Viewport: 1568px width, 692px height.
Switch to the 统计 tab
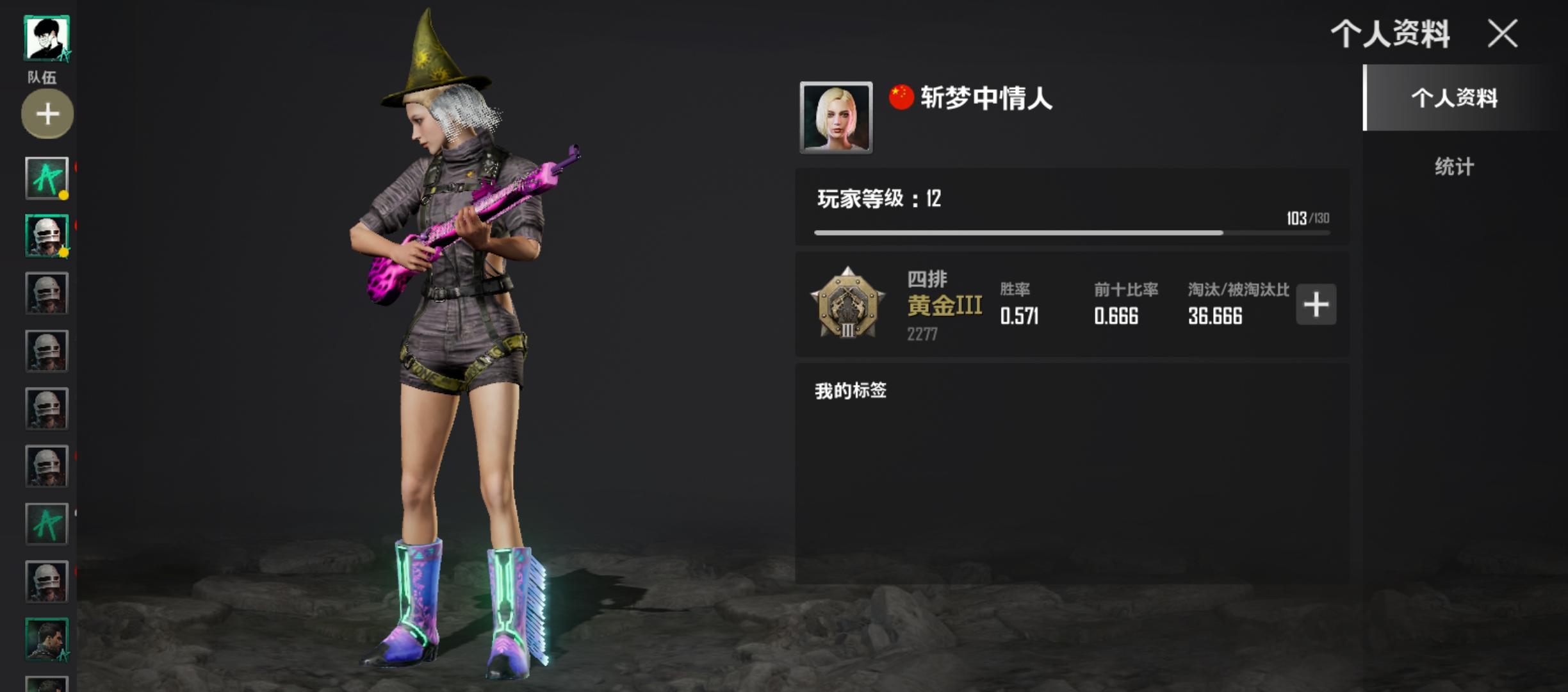(x=1453, y=165)
